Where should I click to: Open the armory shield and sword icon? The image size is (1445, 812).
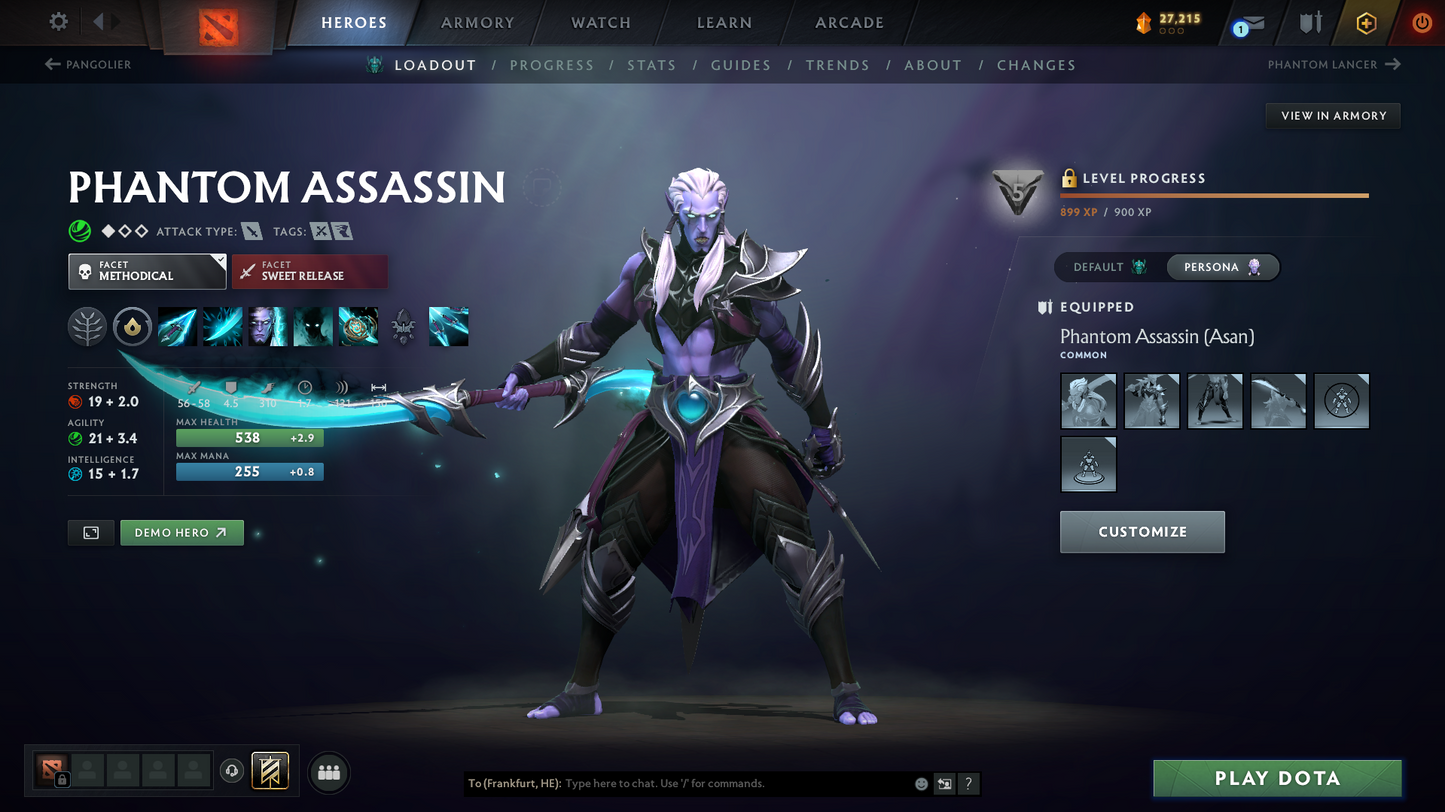1311,22
